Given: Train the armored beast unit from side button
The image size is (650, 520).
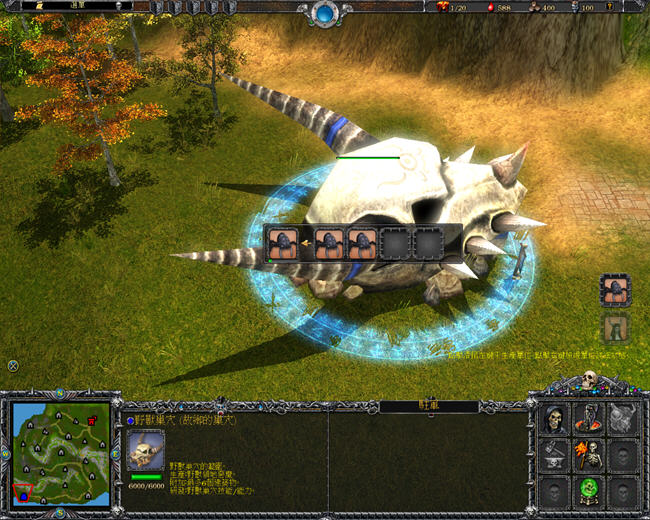Looking at the screenshot, I should [x=615, y=290].
